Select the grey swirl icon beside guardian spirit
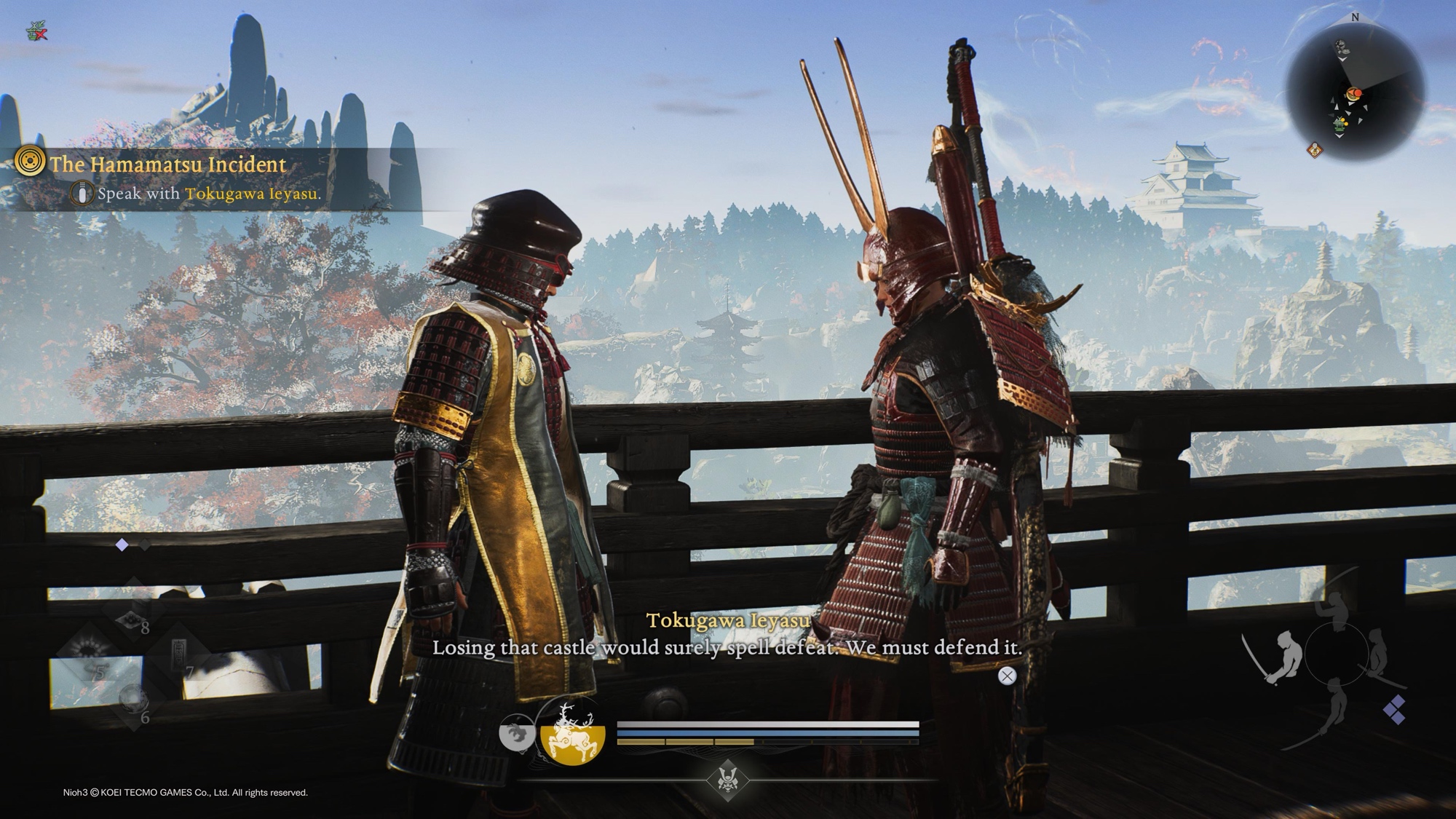Screen dimensions: 1456x819 pos(516,733)
